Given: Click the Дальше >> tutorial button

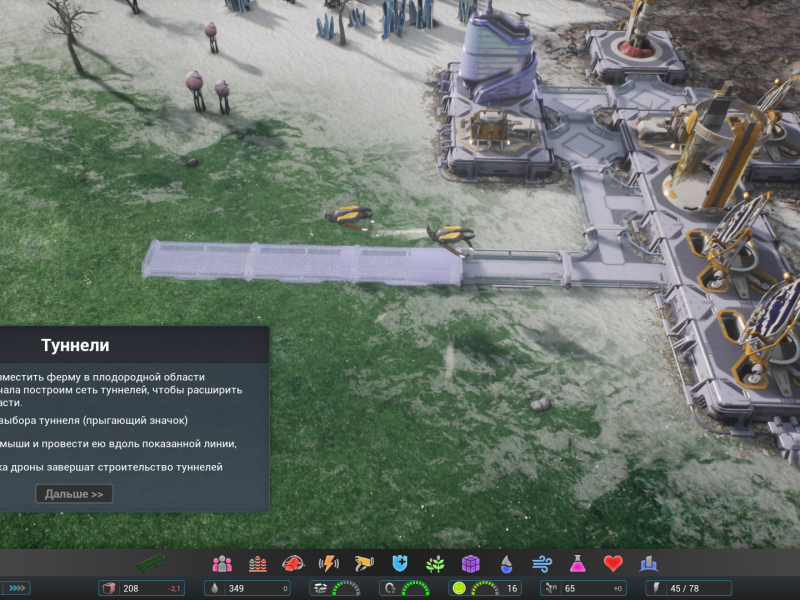Looking at the screenshot, I should coord(74,494).
